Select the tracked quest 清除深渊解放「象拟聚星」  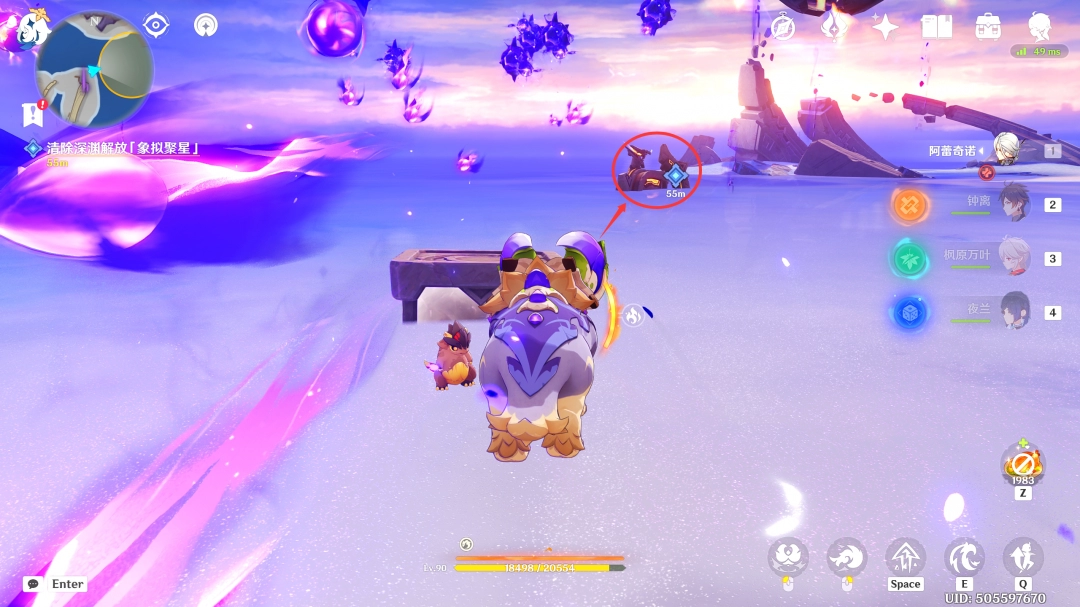click(x=123, y=149)
